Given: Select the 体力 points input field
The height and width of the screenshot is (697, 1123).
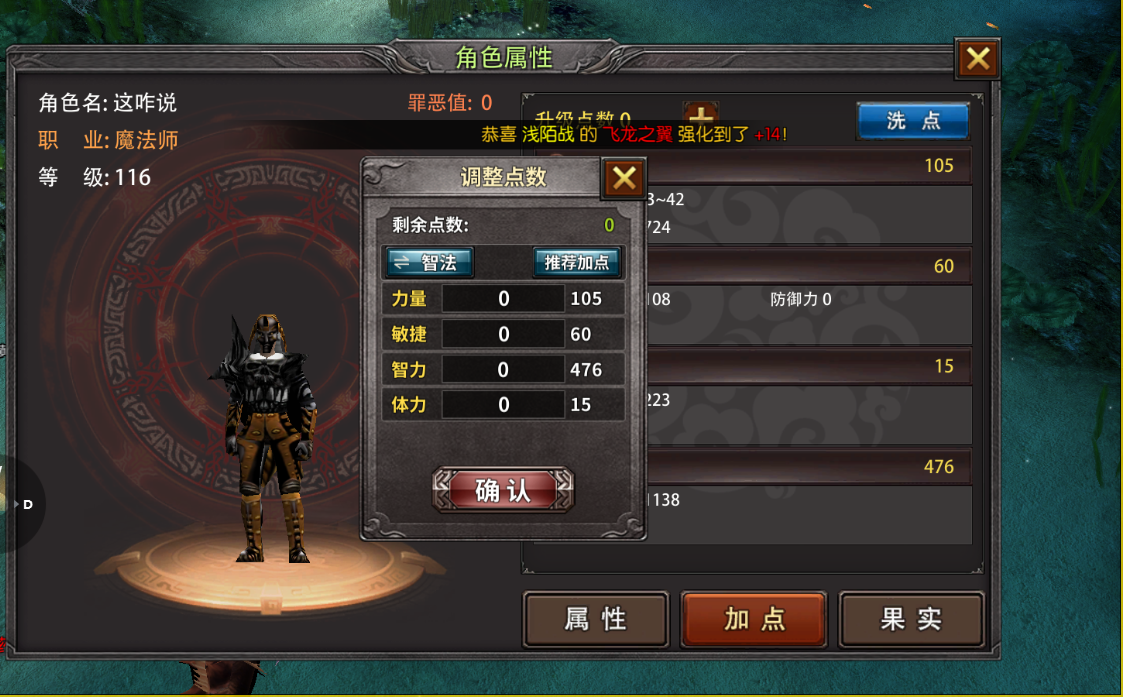Looking at the screenshot, I should coord(503,405).
